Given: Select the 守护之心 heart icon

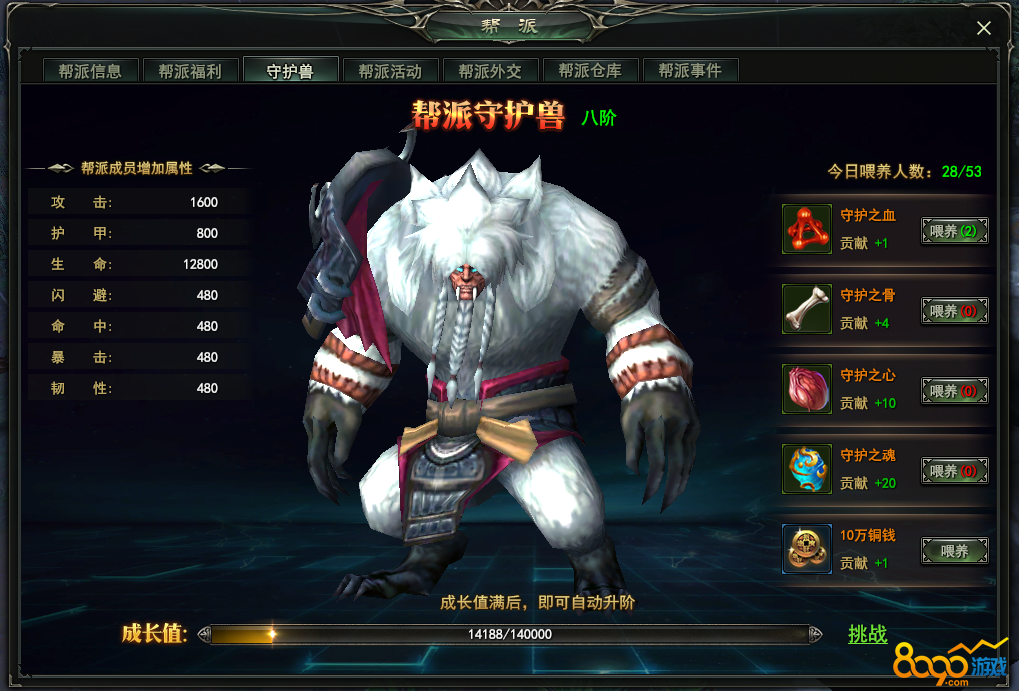Looking at the screenshot, I should coord(806,389).
